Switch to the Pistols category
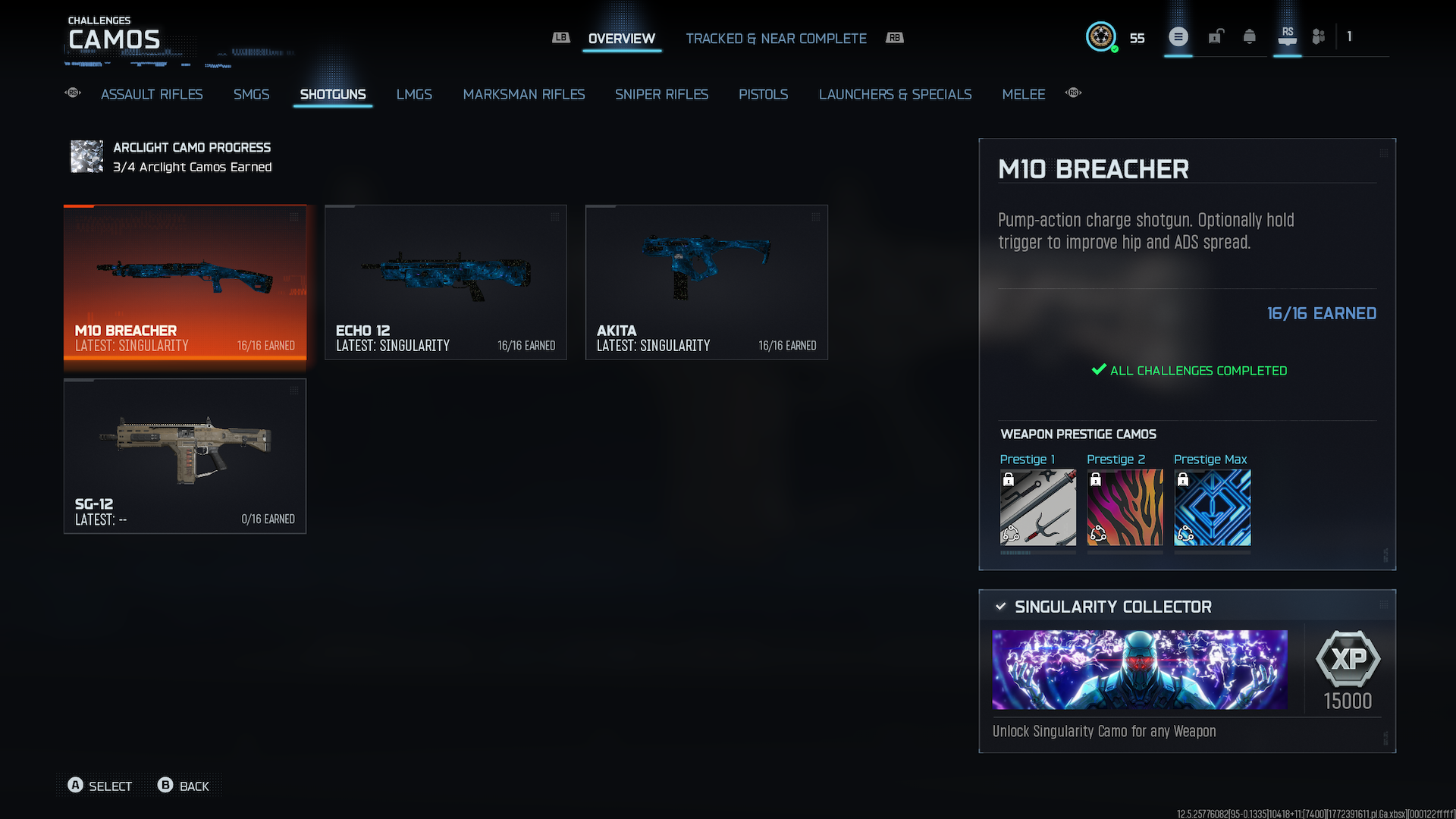 coord(763,94)
